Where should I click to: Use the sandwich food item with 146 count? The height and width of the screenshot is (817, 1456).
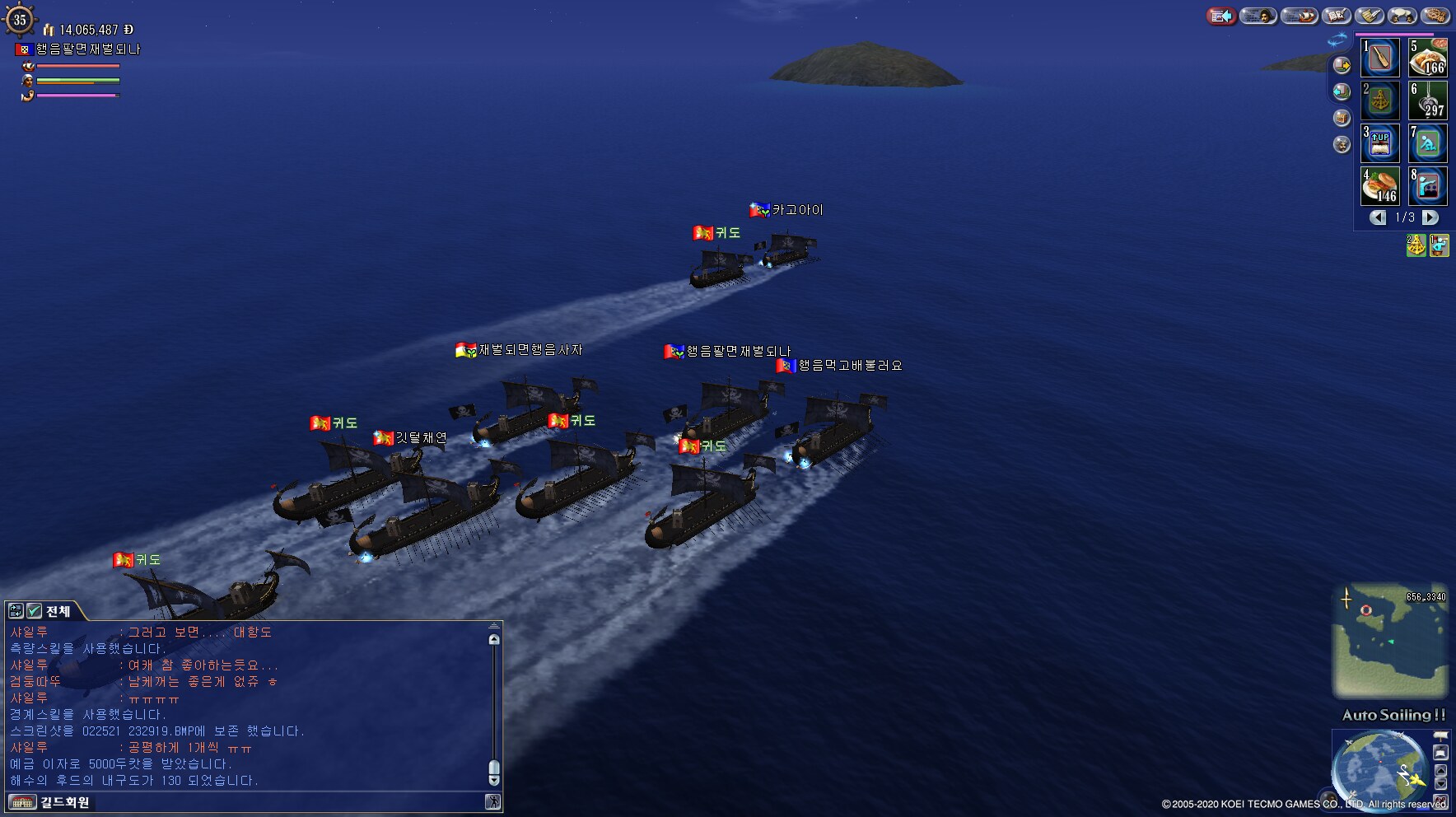click(1380, 186)
